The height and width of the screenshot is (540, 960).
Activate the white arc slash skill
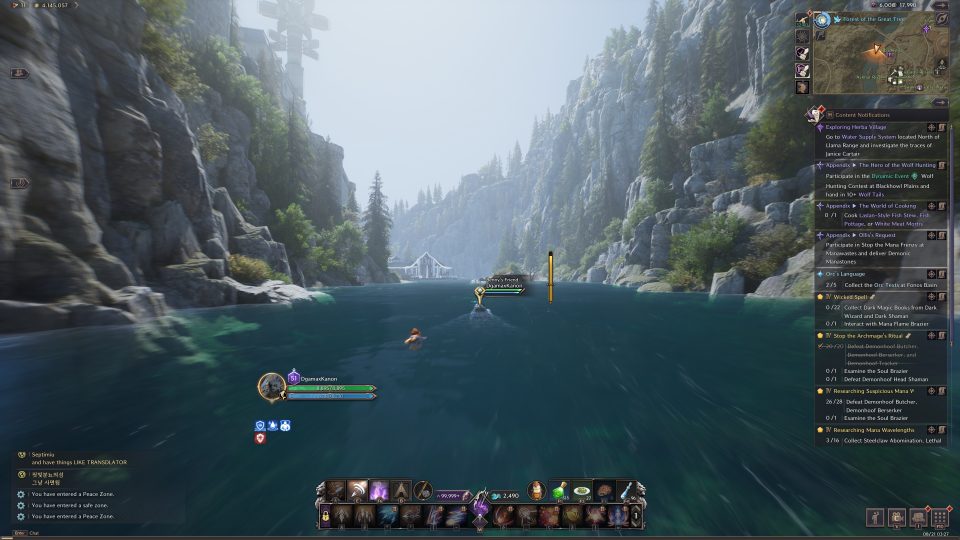pos(357,491)
